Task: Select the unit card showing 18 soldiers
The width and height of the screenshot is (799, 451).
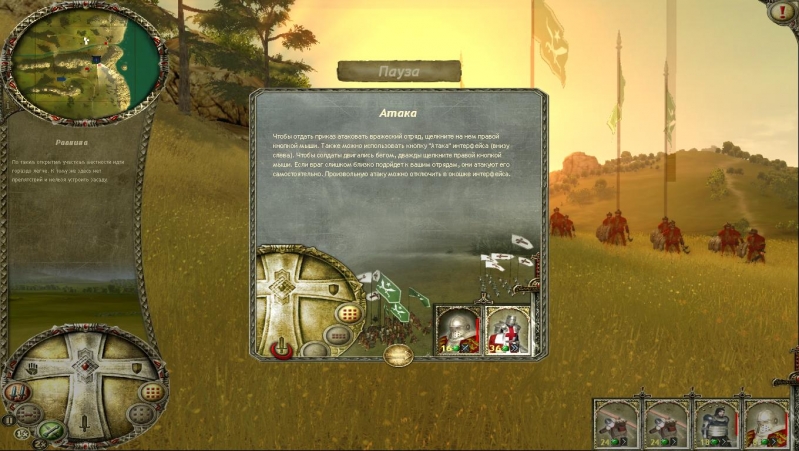Action: pos(715,422)
